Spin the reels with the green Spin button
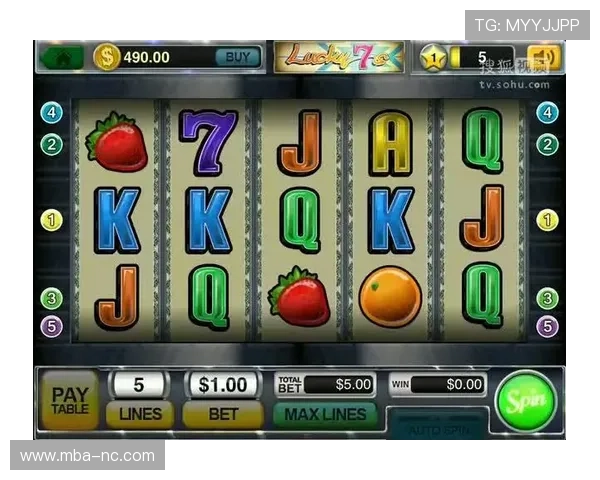Screen dimensions: 600x480 (x=525, y=400)
